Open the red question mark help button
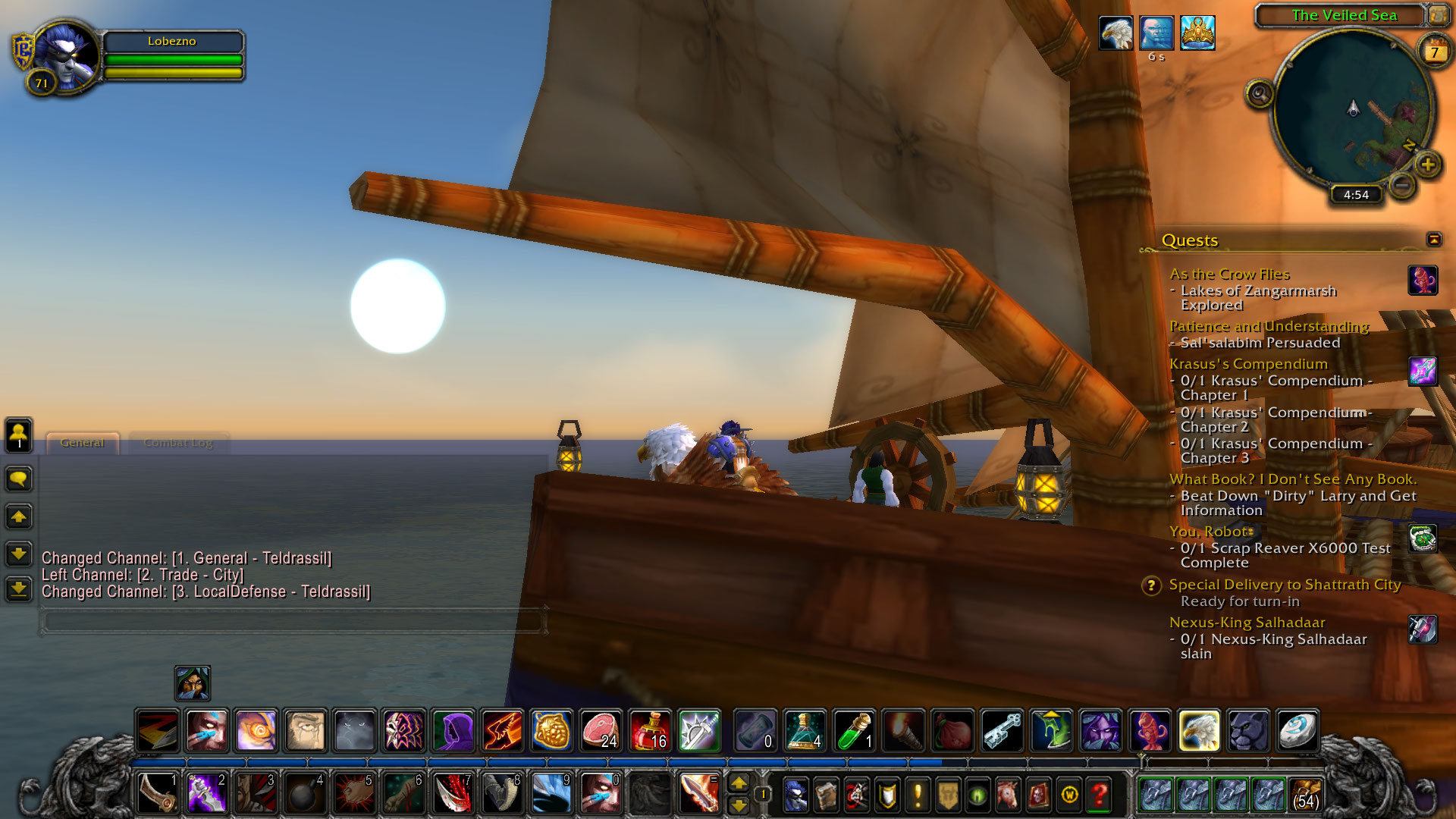Image resolution: width=1456 pixels, height=819 pixels. [1099, 795]
